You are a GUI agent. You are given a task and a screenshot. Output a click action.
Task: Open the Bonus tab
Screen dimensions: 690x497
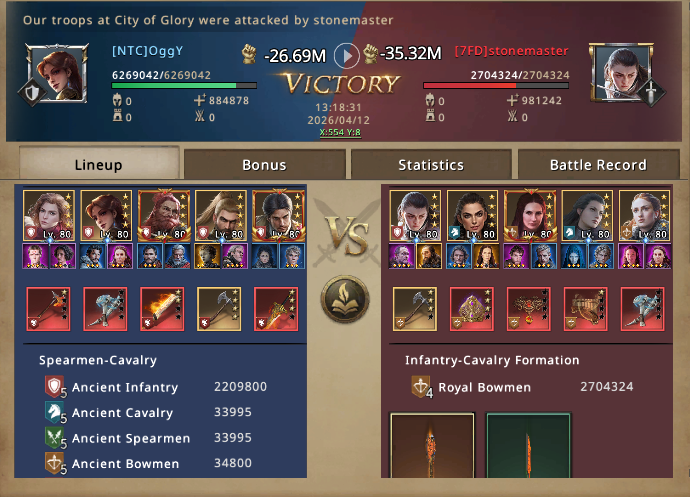pos(264,164)
